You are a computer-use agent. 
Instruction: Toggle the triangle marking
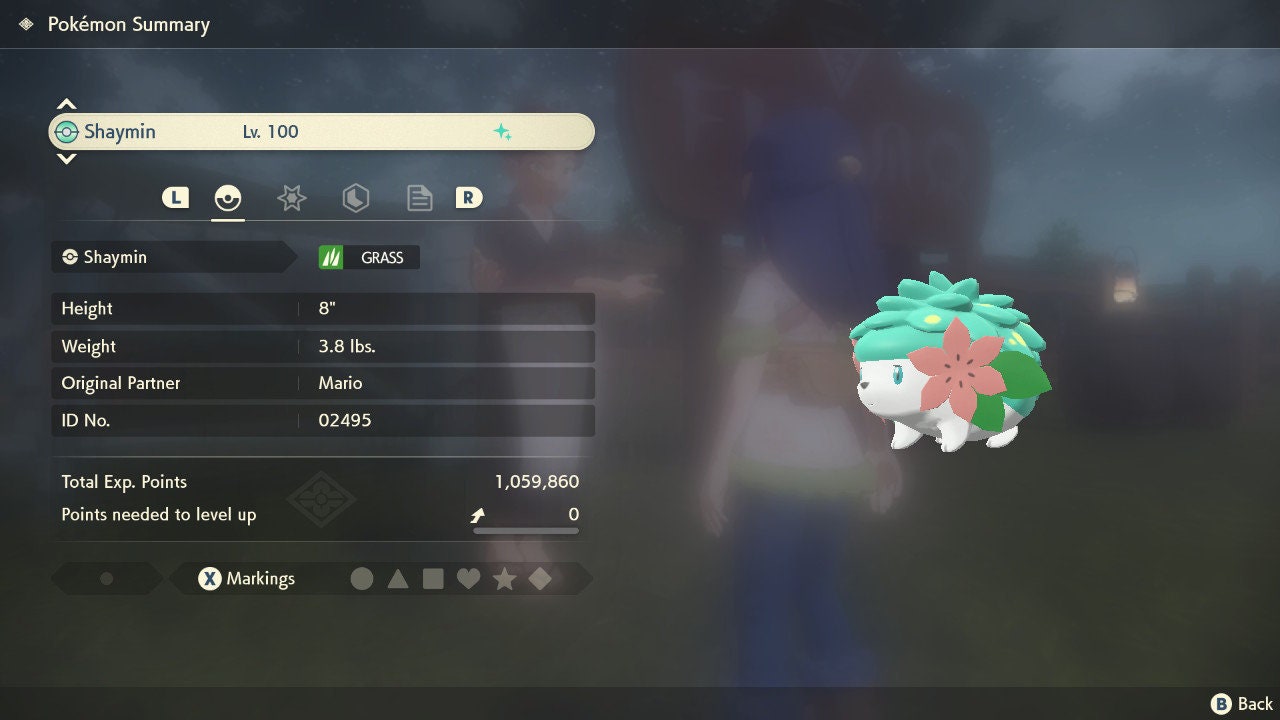[398, 579]
